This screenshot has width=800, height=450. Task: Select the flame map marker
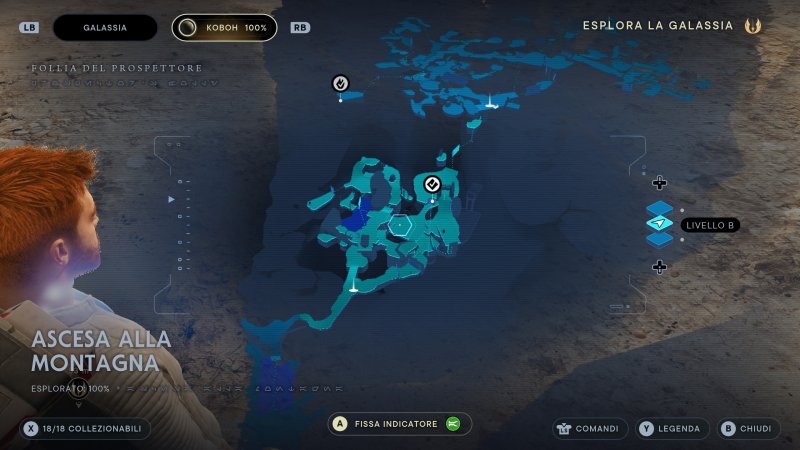coord(341,83)
